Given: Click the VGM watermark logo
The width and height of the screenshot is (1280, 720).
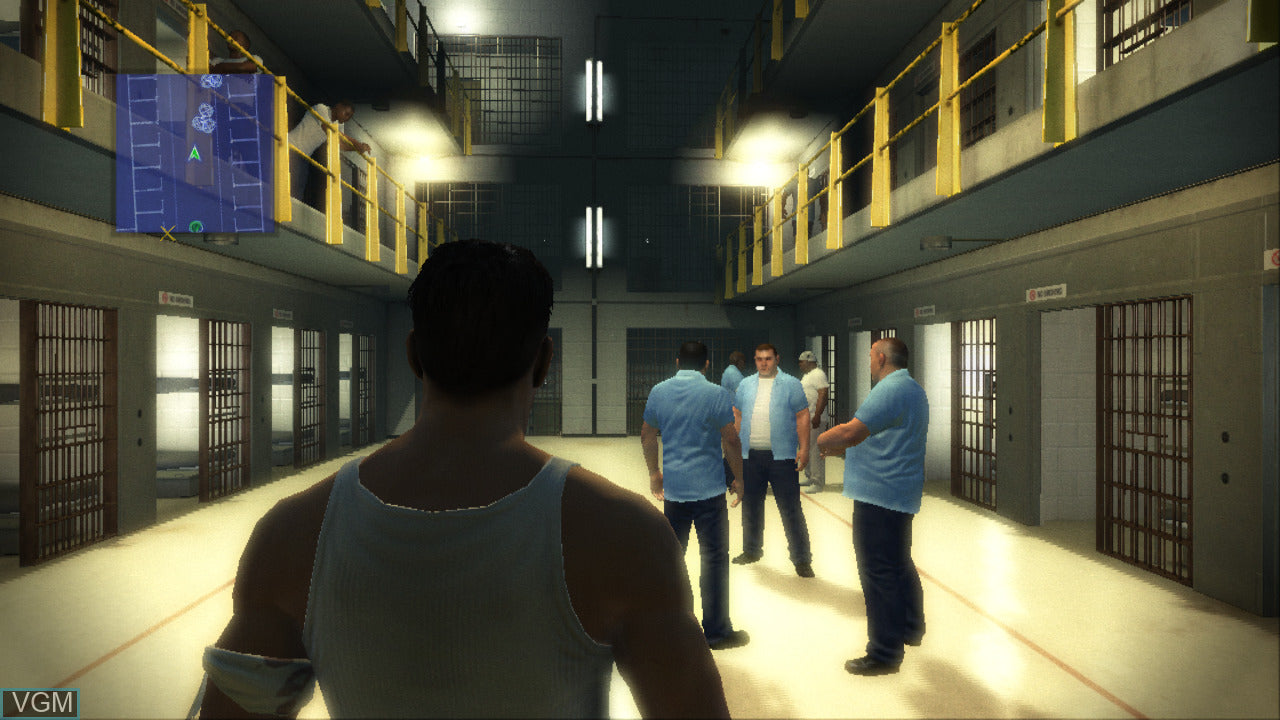Looking at the screenshot, I should 40,703.
